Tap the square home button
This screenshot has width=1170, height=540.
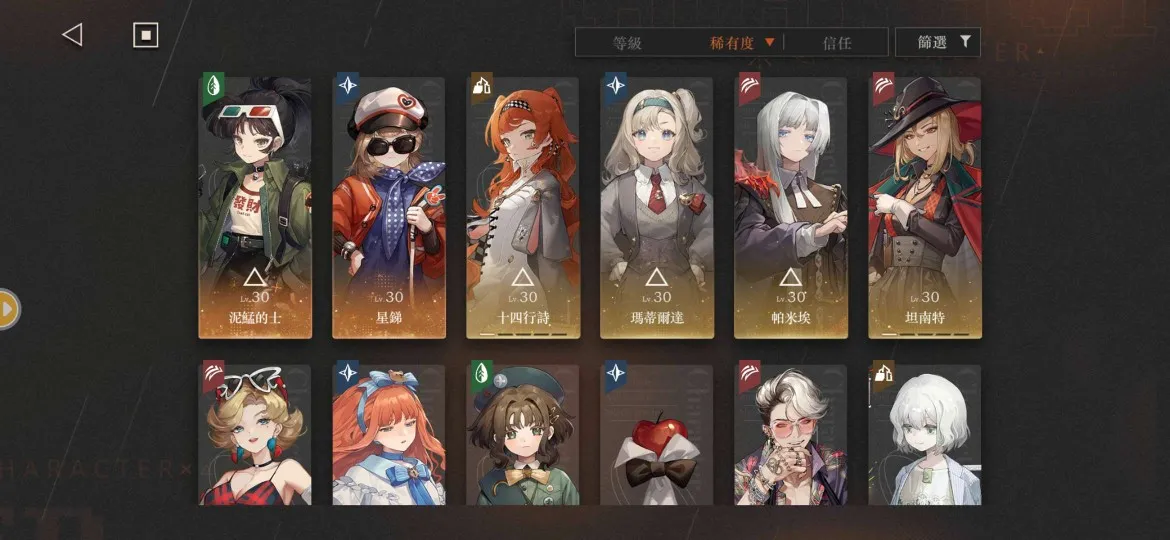click(x=146, y=35)
